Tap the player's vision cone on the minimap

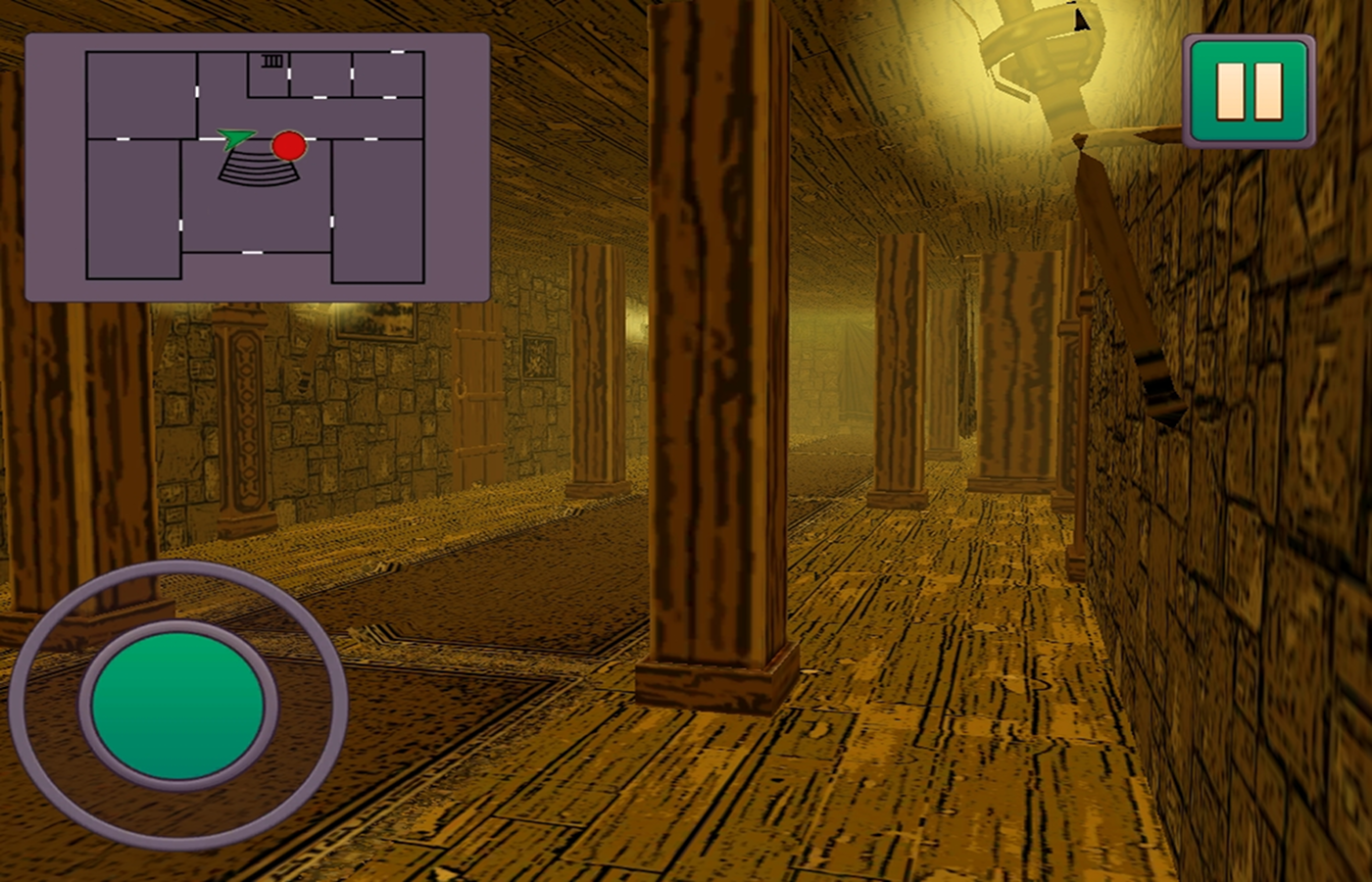[258, 170]
